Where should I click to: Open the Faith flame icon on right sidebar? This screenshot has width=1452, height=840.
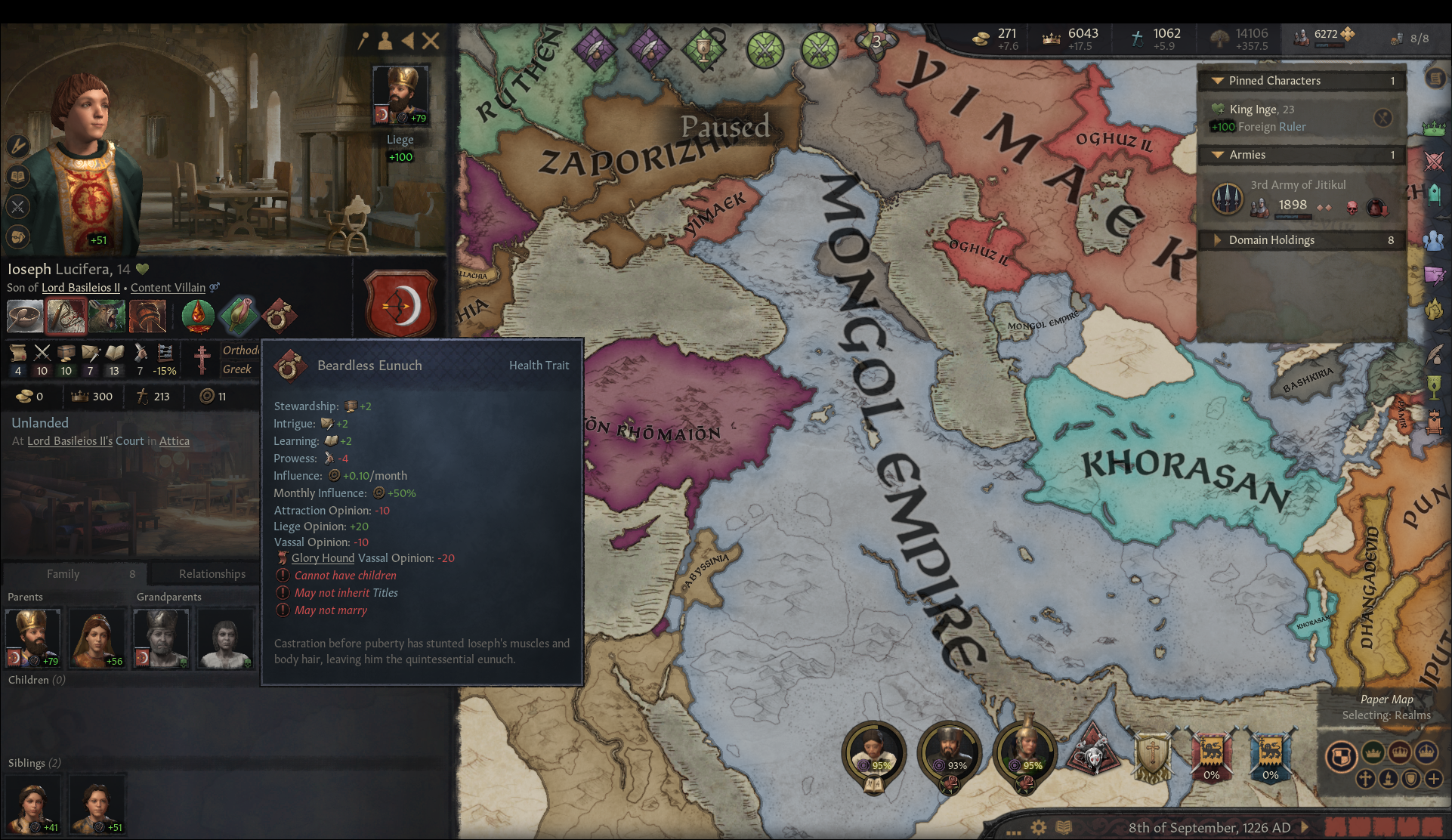1435,307
